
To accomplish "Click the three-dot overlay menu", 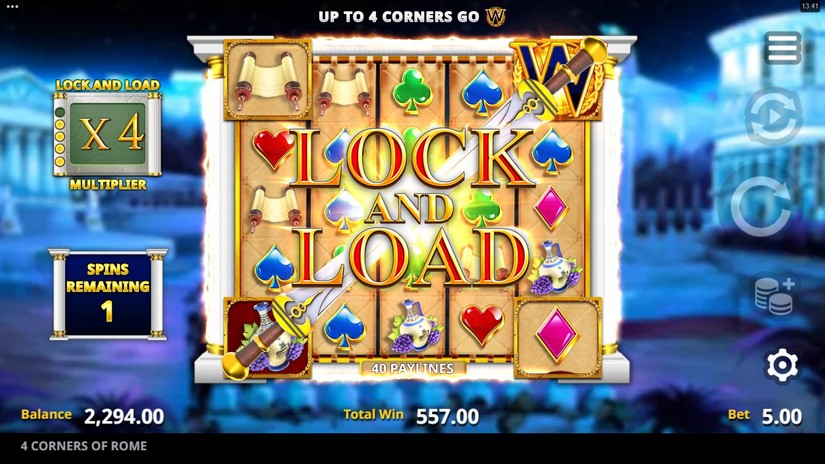I will (12, 6).
